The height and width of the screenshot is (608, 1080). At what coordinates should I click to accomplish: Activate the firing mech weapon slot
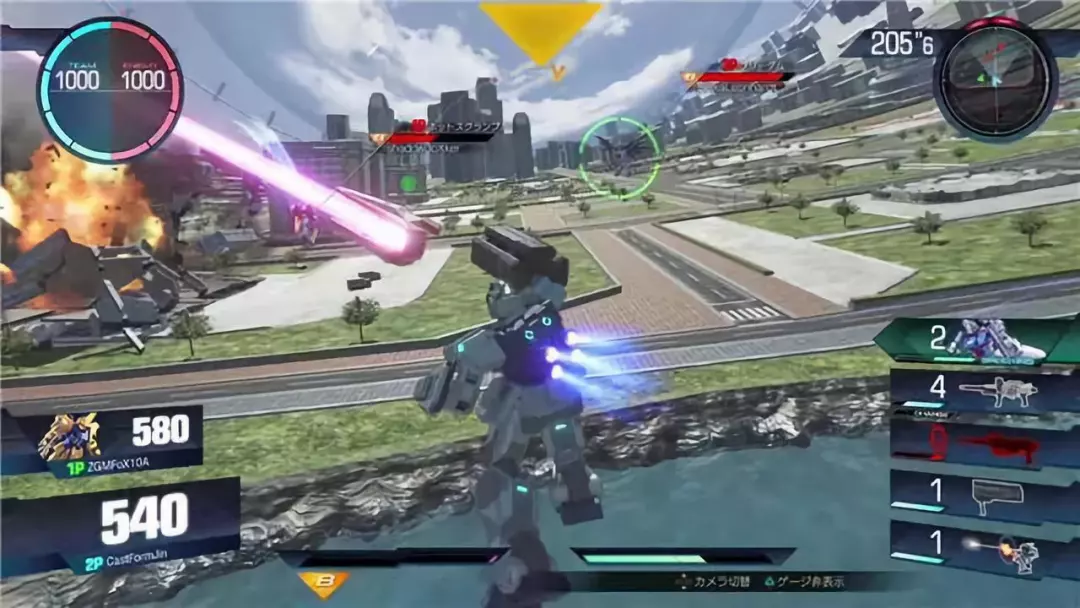pos(980,548)
